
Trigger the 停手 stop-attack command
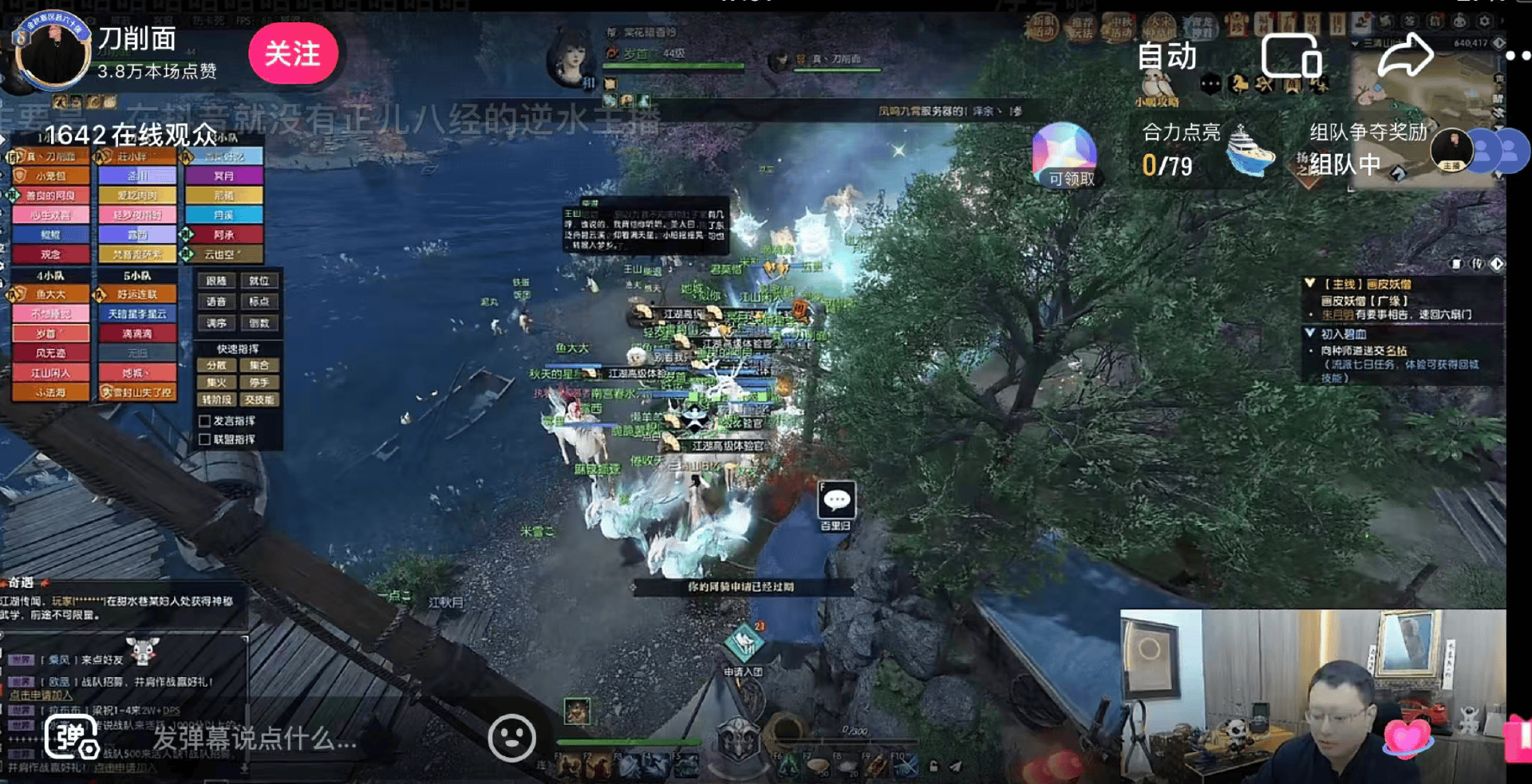tap(259, 382)
